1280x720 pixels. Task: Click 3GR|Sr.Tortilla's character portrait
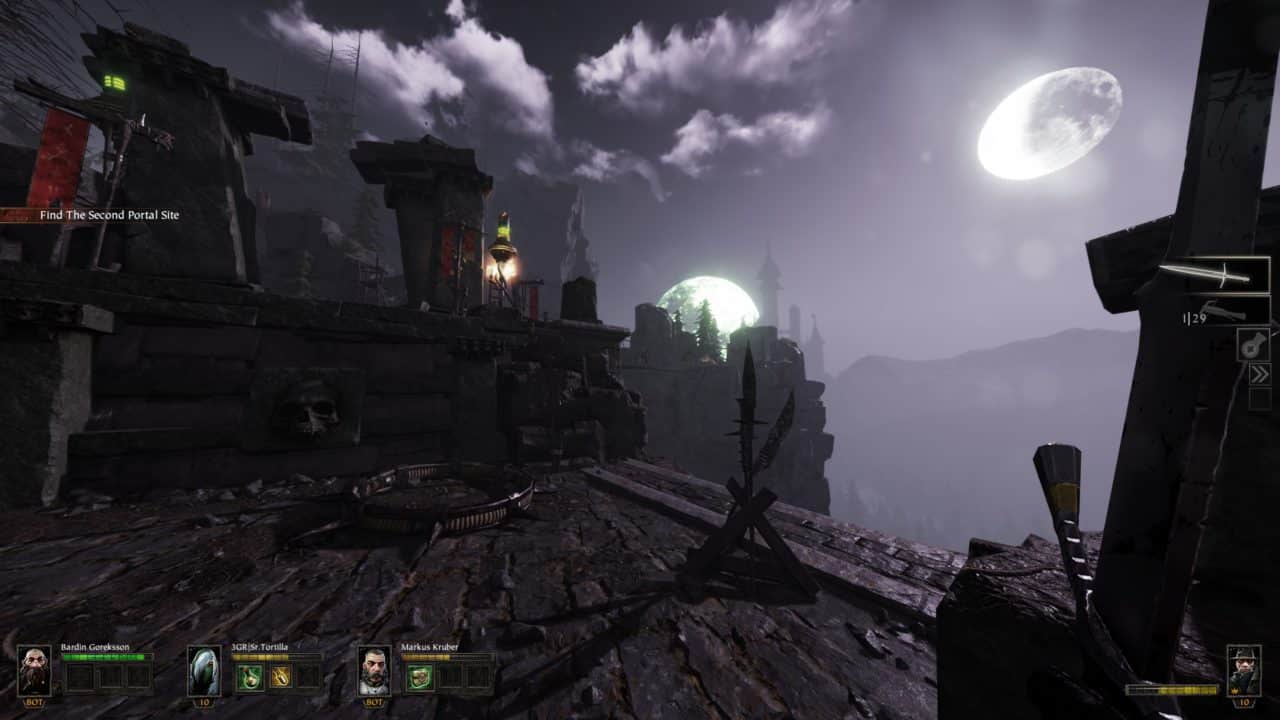[x=203, y=671]
